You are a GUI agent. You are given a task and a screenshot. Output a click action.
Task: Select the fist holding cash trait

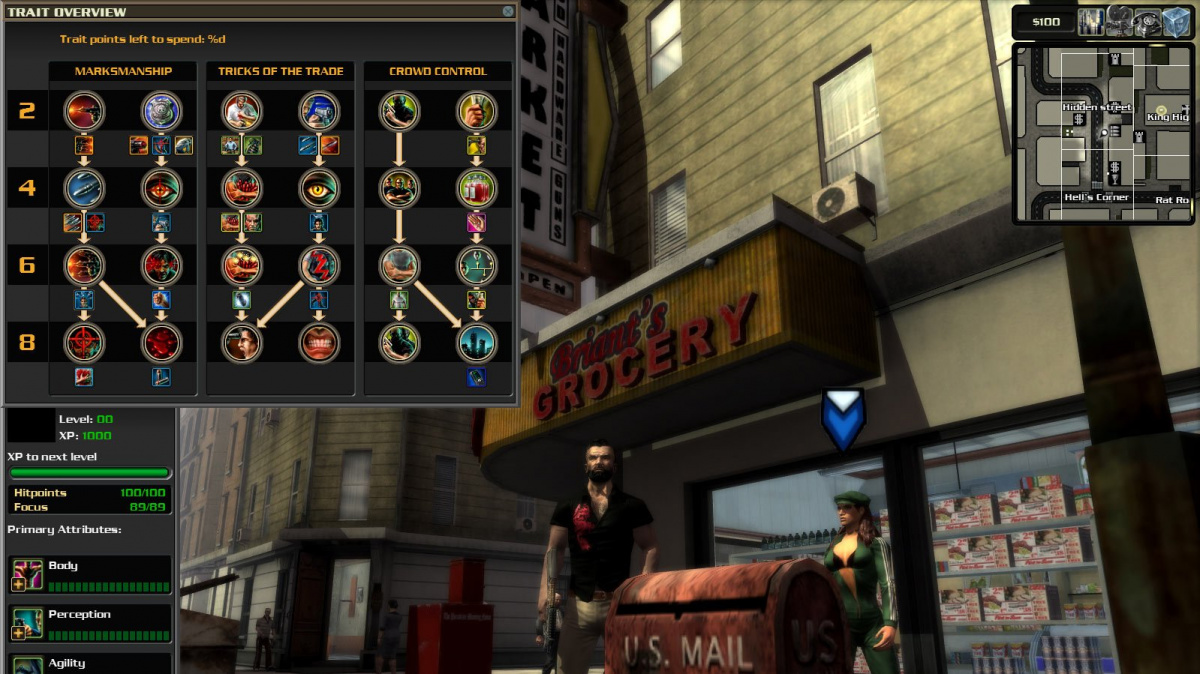pyautogui.click(x=477, y=110)
